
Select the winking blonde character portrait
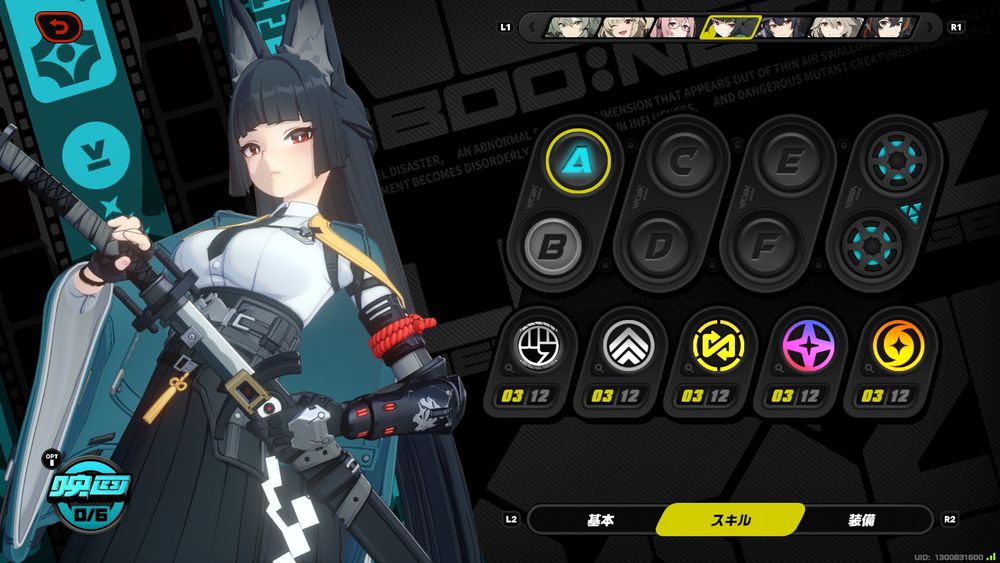[620, 27]
